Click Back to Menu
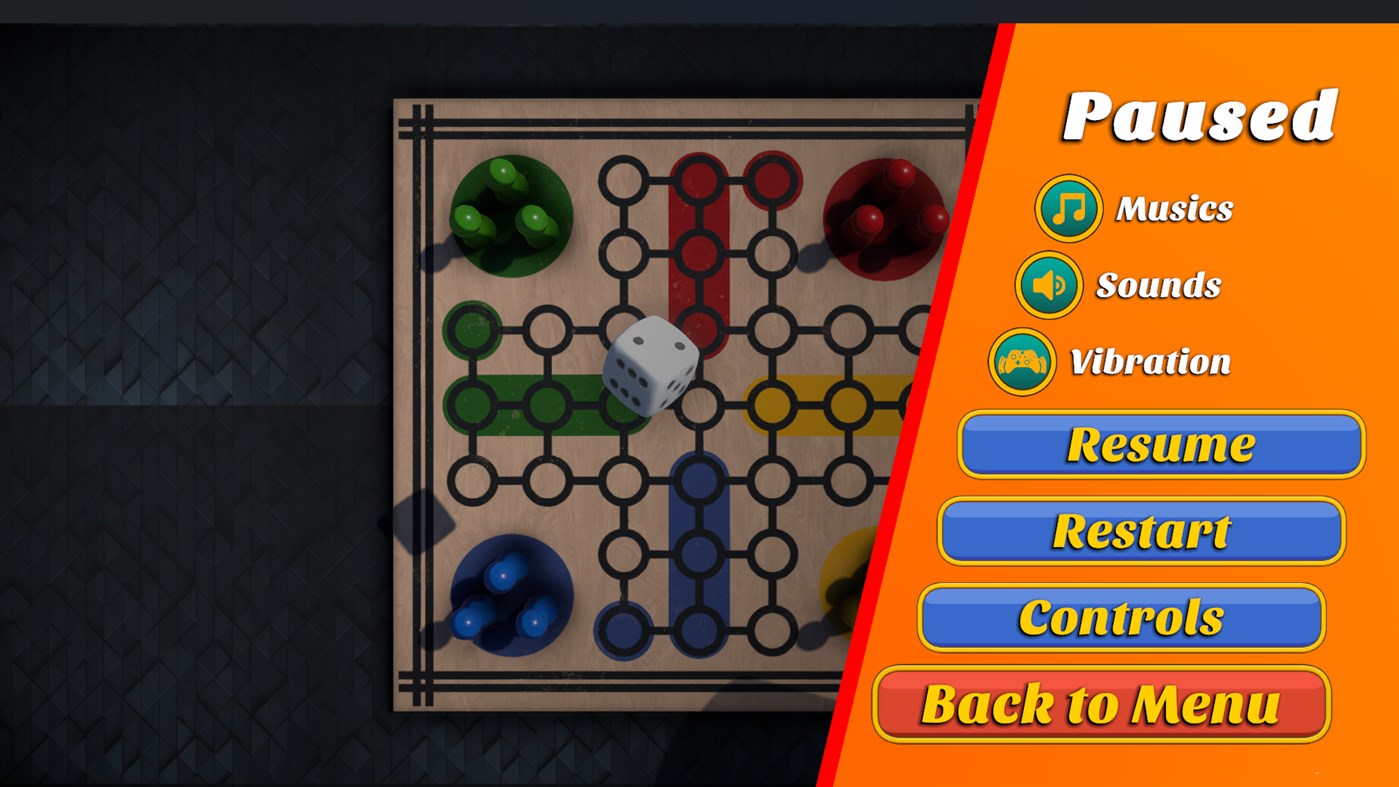The height and width of the screenshot is (787, 1399). coord(1100,703)
